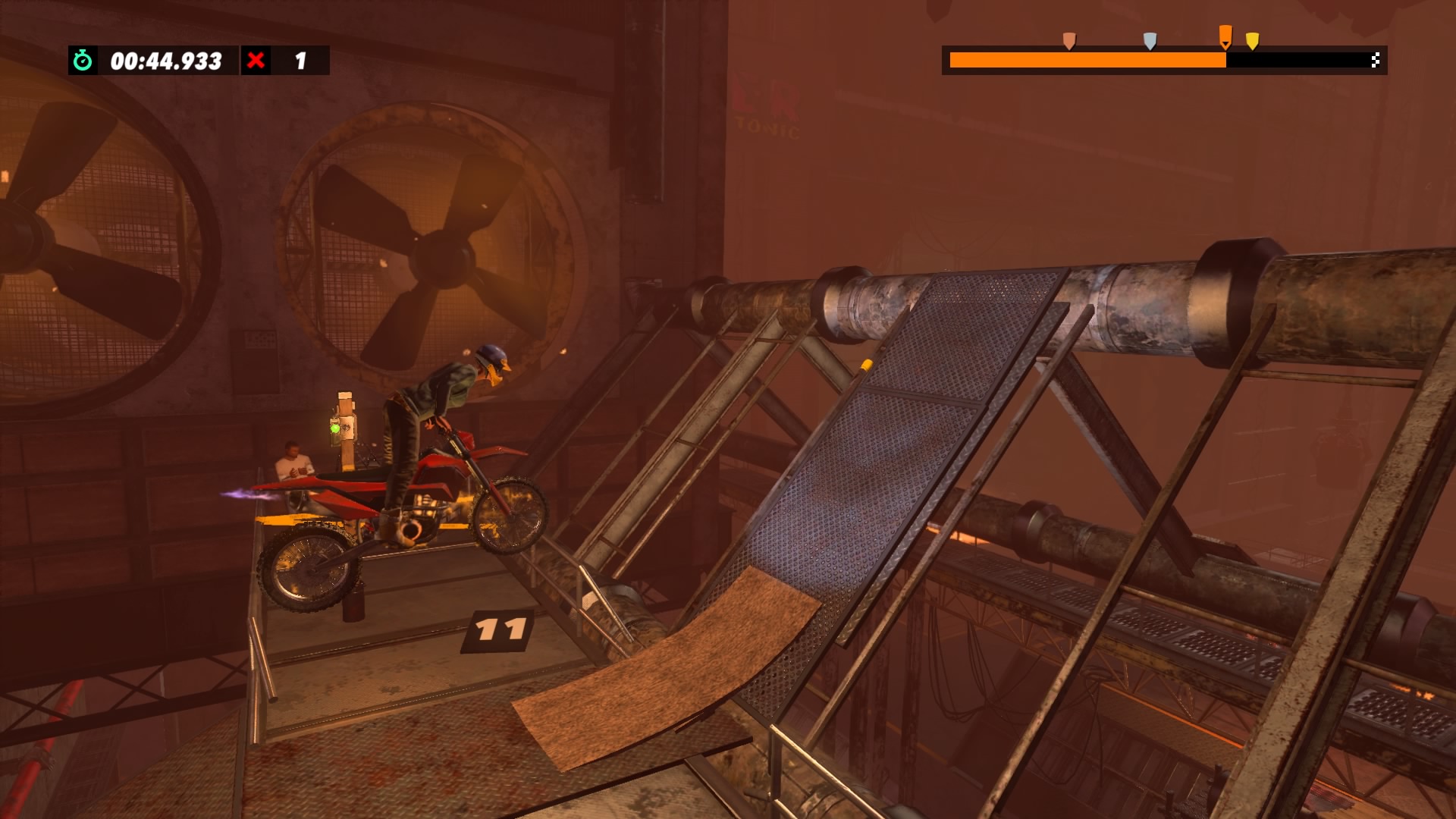This screenshot has width=1456, height=819.
Task: Select the silver medal marker on progress bar
Action: [1150, 40]
